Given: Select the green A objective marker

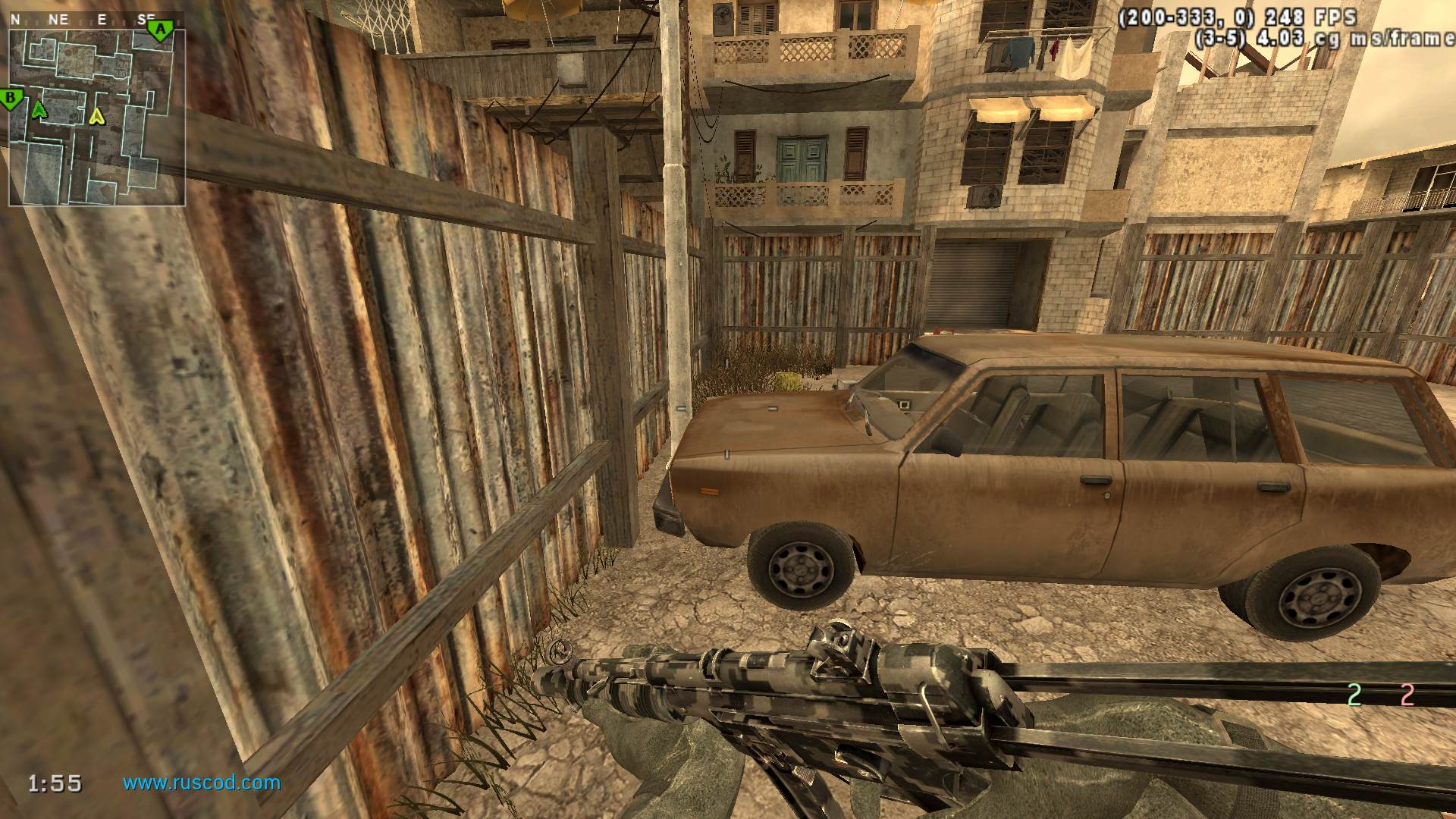Looking at the screenshot, I should click(159, 30).
